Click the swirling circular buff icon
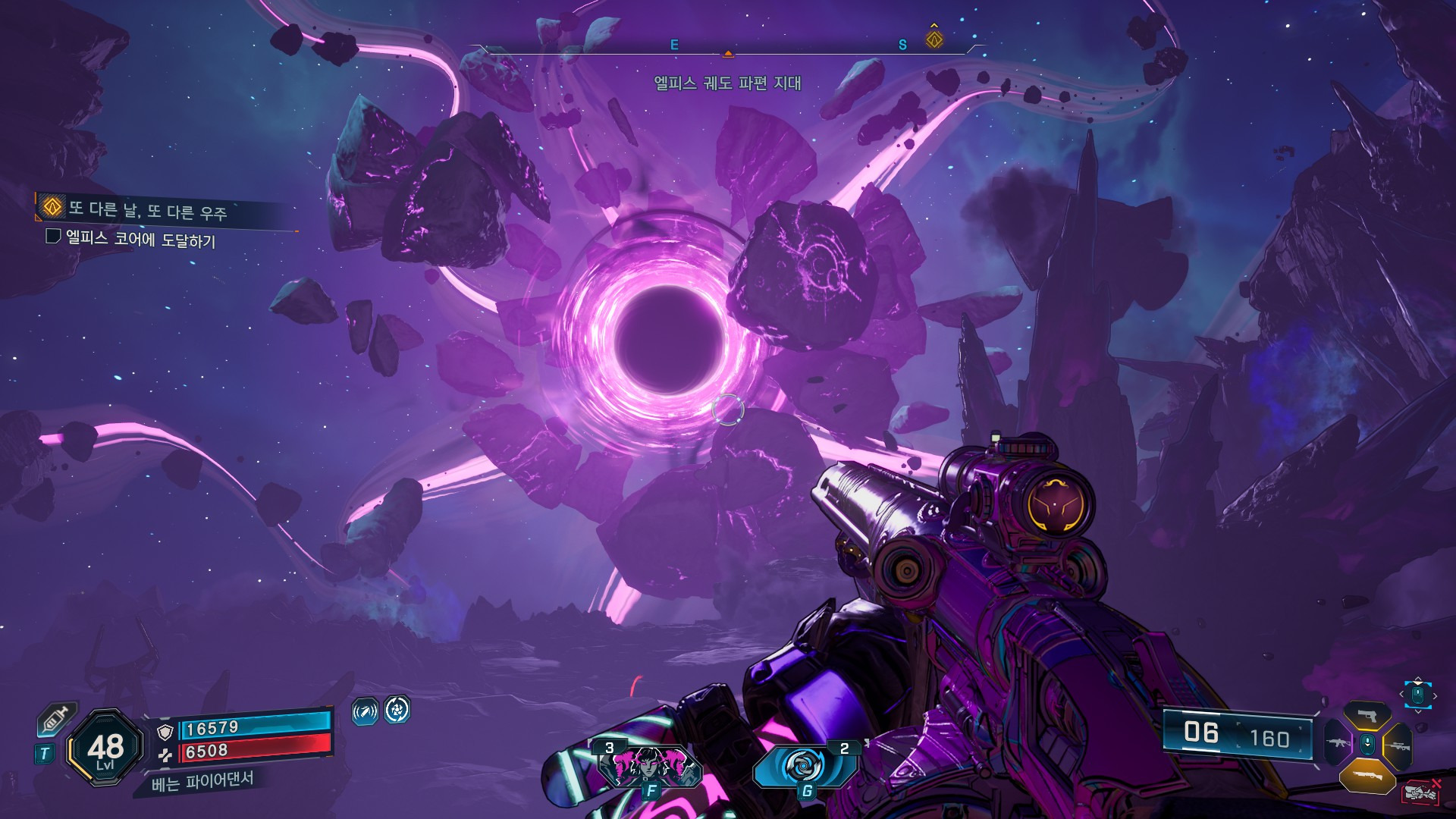 (397, 710)
